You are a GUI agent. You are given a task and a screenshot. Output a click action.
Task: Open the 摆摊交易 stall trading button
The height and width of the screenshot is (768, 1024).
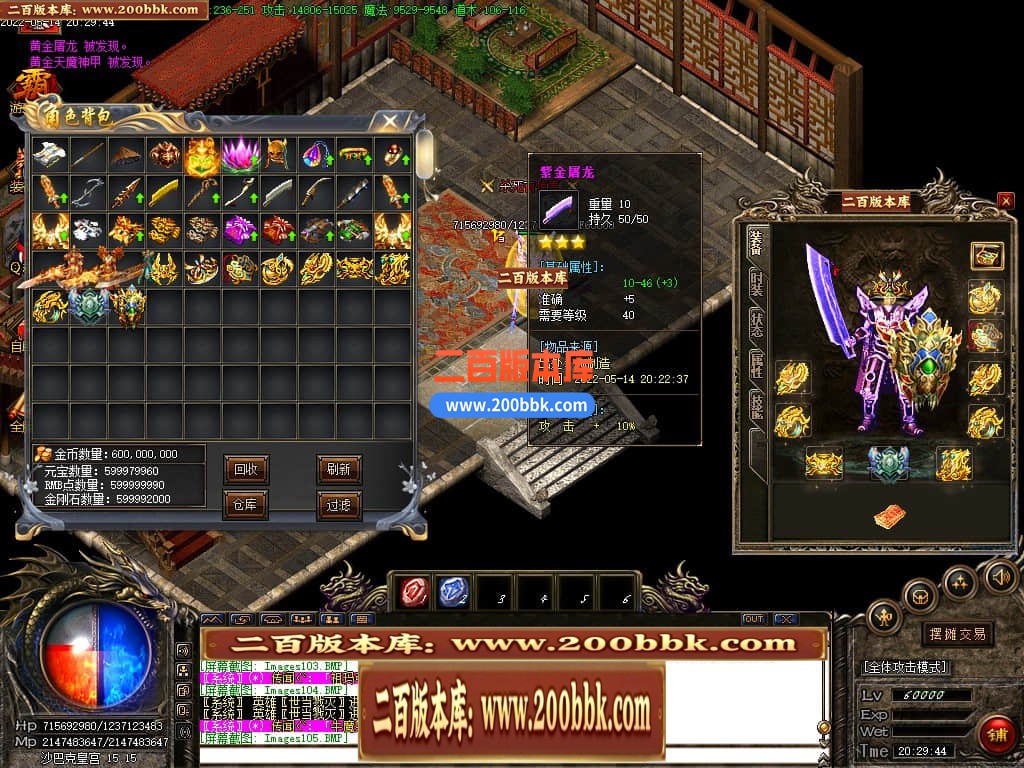click(x=957, y=634)
